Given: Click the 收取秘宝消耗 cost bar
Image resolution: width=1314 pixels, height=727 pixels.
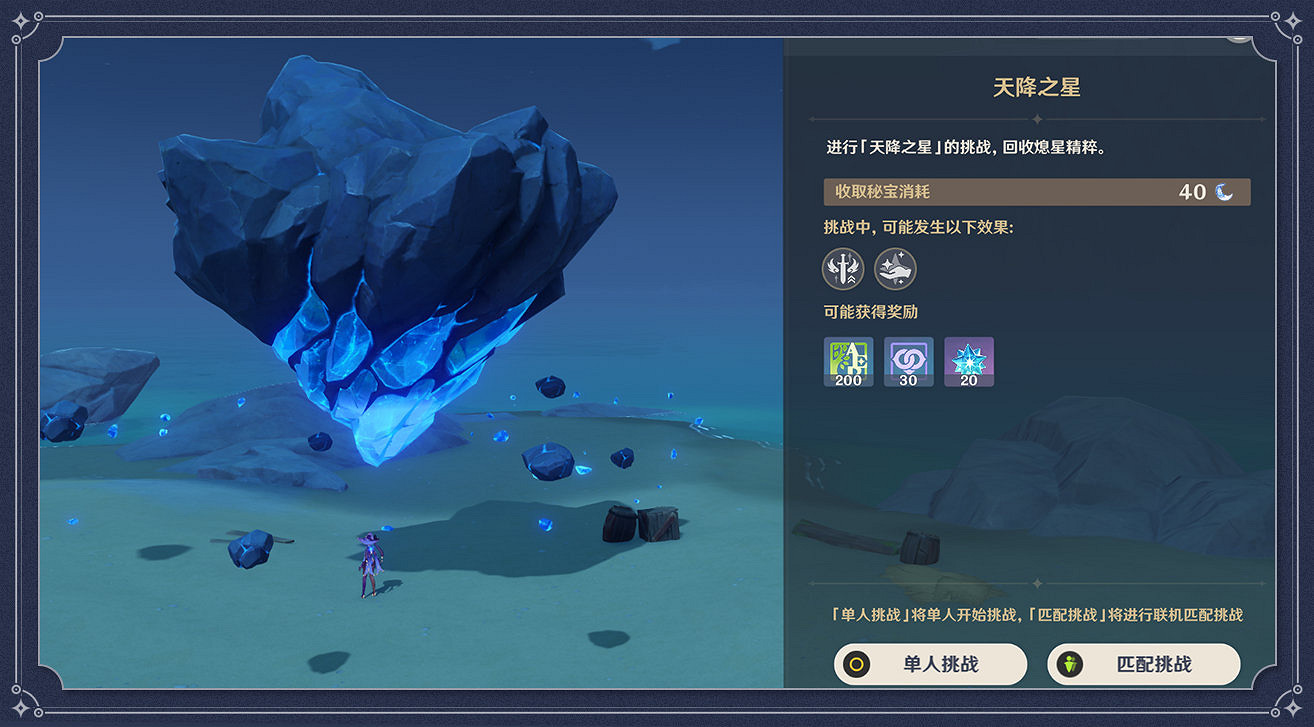Looking at the screenshot, I should click(x=1037, y=191).
